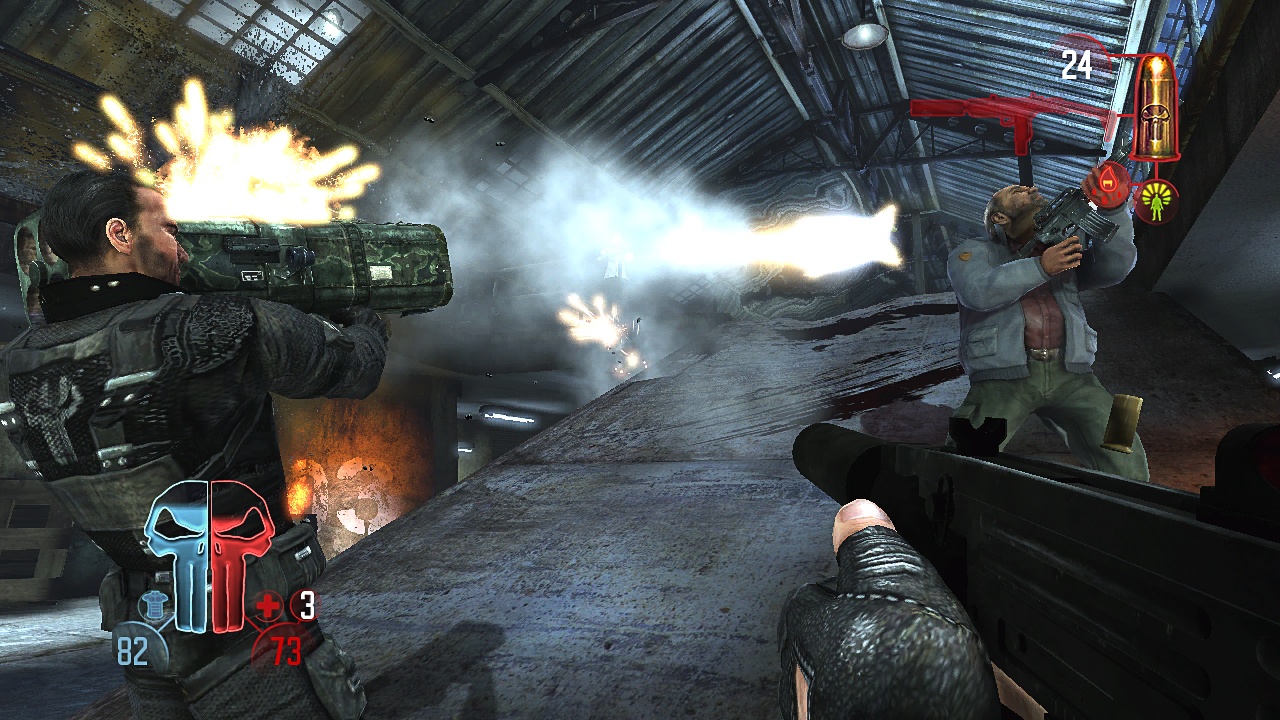Activate the green glowing figure power-up icon
Image resolution: width=1280 pixels, height=720 pixels.
[x=1157, y=200]
